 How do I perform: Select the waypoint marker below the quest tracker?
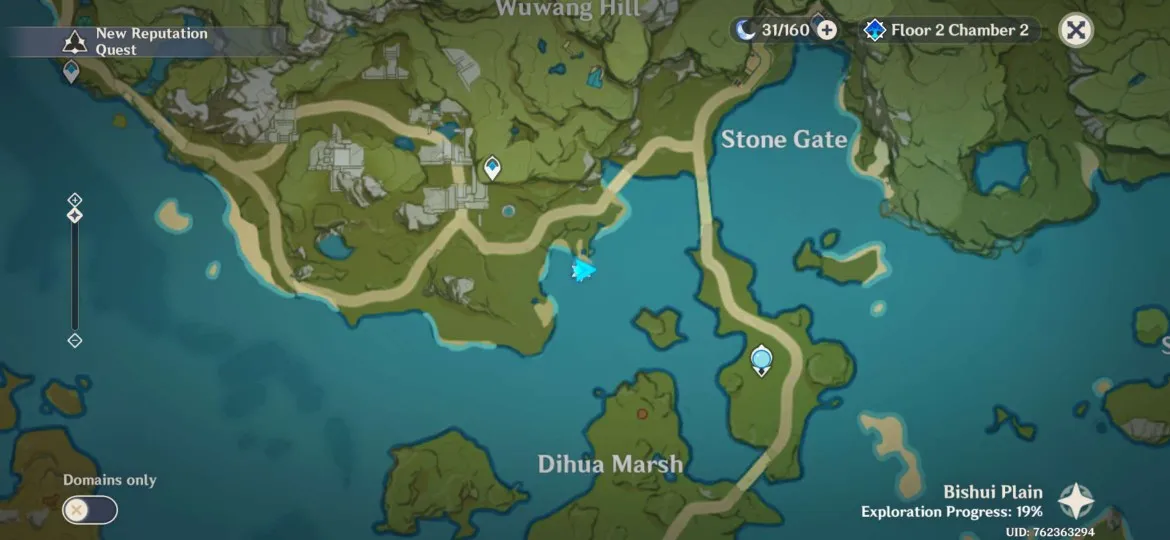[71, 72]
